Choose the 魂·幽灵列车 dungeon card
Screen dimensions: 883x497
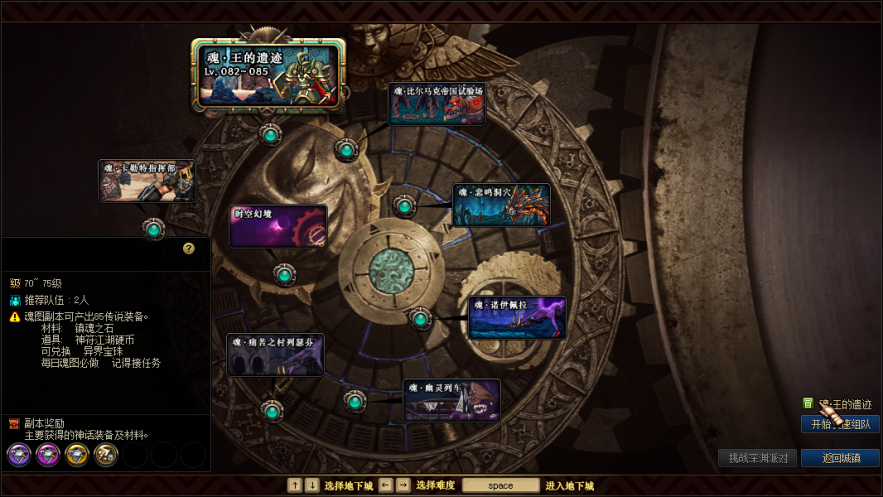pyautogui.click(x=452, y=400)
